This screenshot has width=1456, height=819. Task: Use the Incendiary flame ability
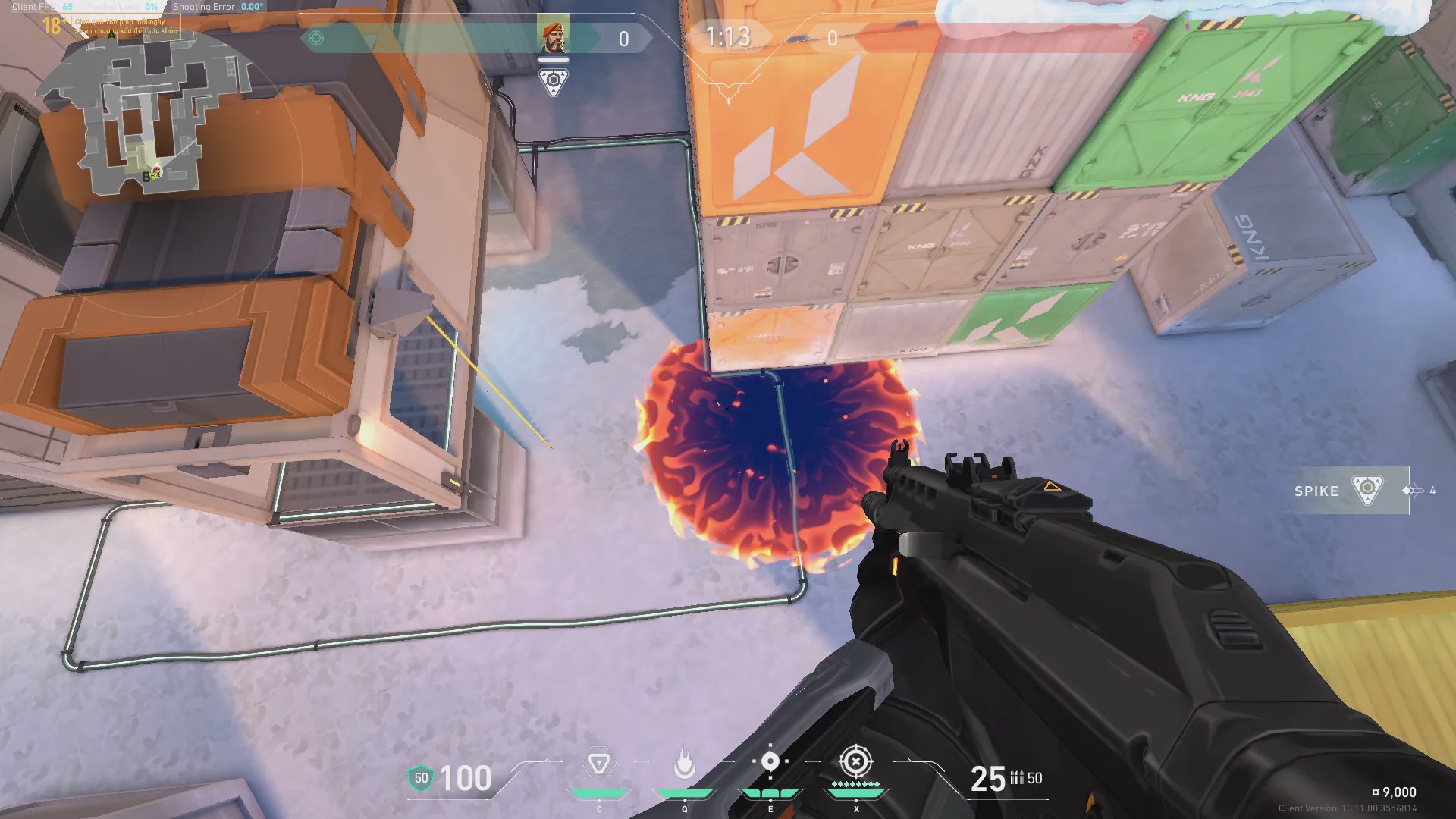click(x=684, y=764)
